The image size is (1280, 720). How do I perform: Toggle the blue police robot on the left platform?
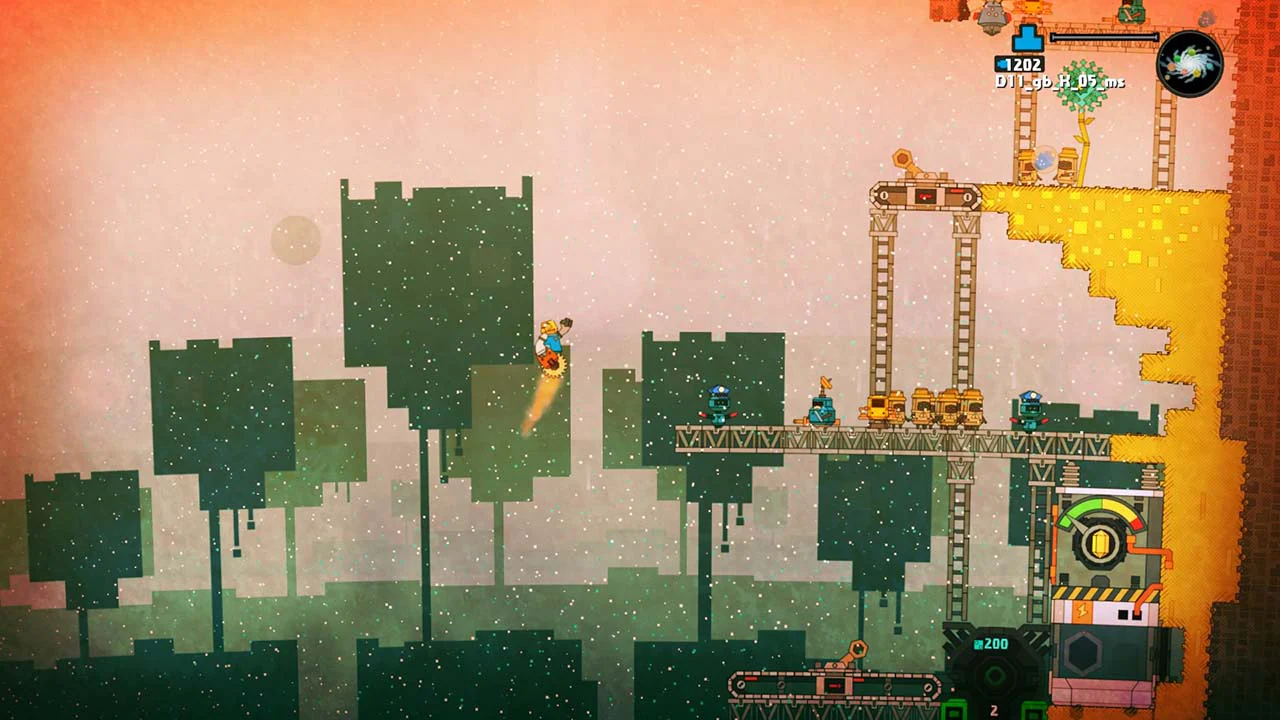[719, 406]
